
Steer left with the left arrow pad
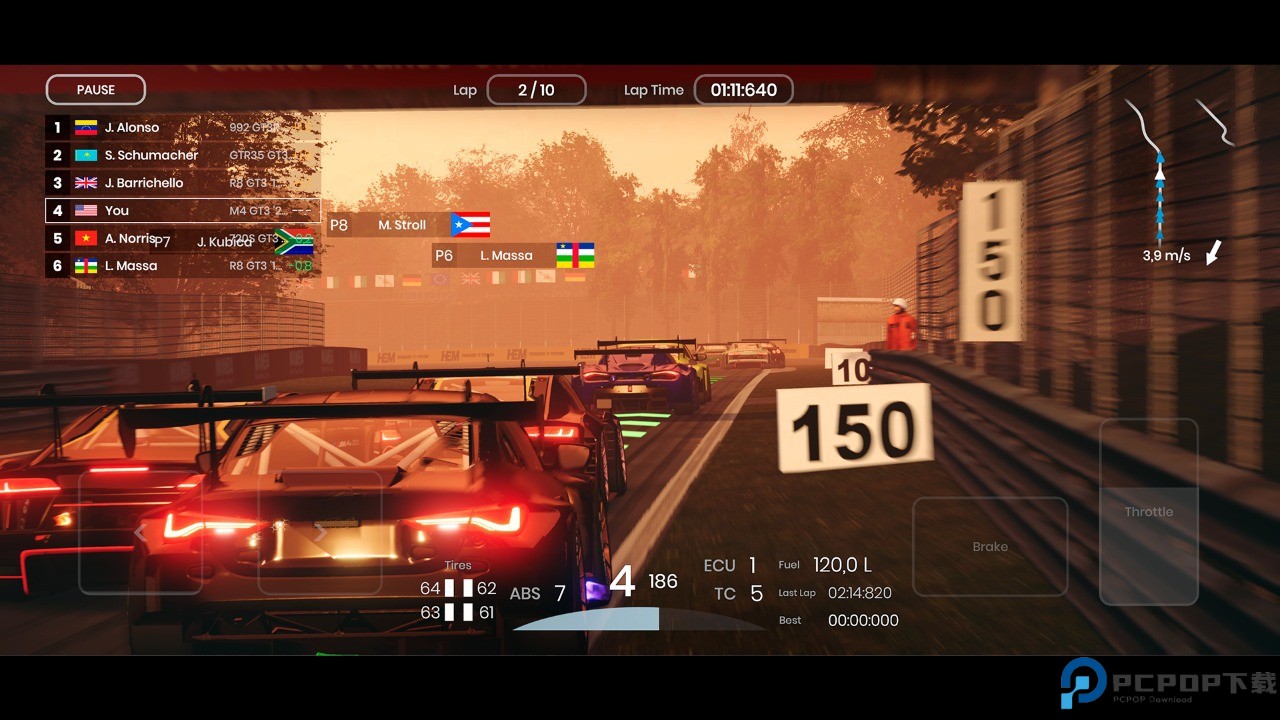click(x=140, y=533)
